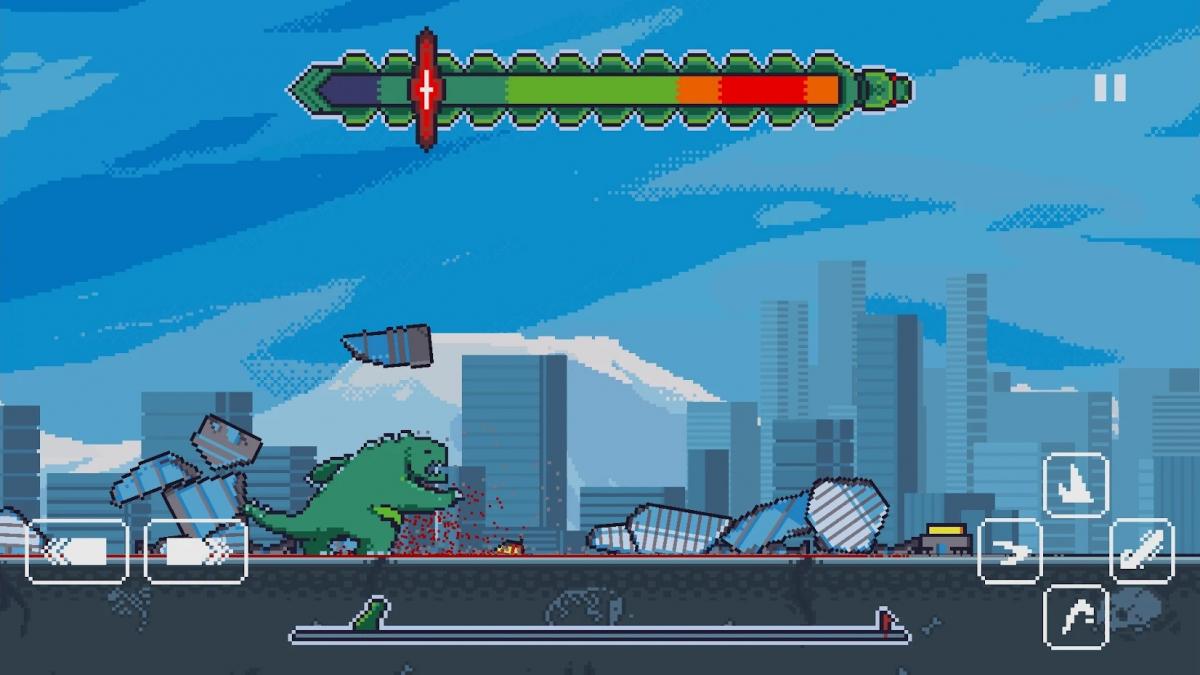This screenshot has height=675, width=1200.
Task: Activate the dorsal fin spike attack button
Action: (1076, 485)
